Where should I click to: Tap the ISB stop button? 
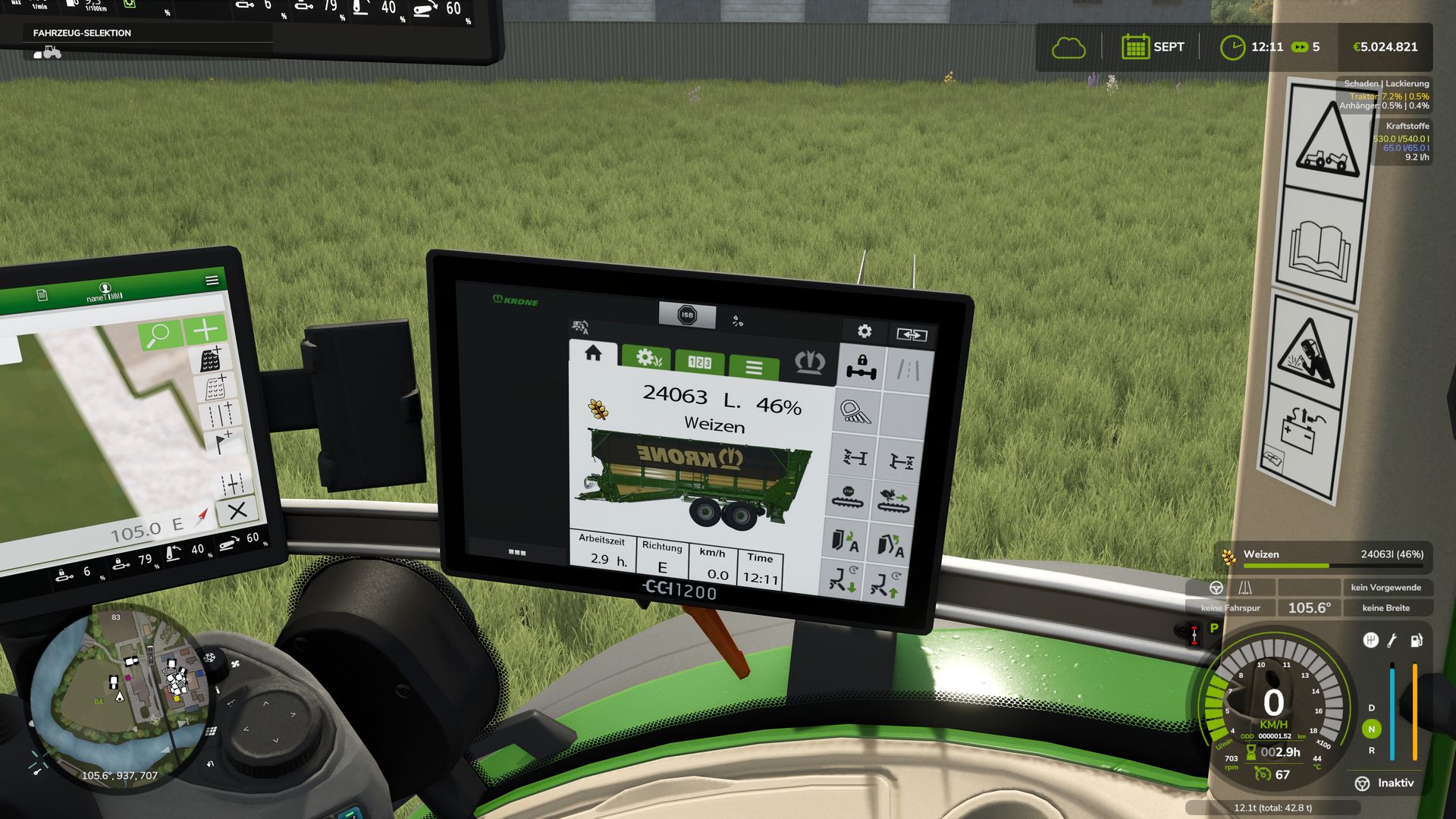point(686,315)
